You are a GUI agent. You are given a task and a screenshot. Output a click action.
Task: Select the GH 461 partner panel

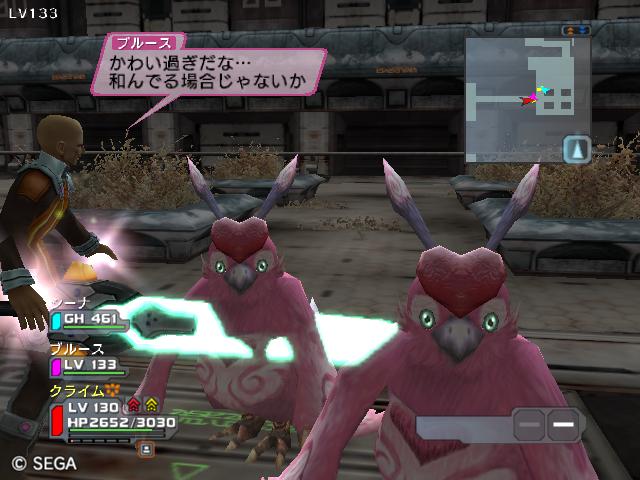pyautogui.click(x=90, y=319)
